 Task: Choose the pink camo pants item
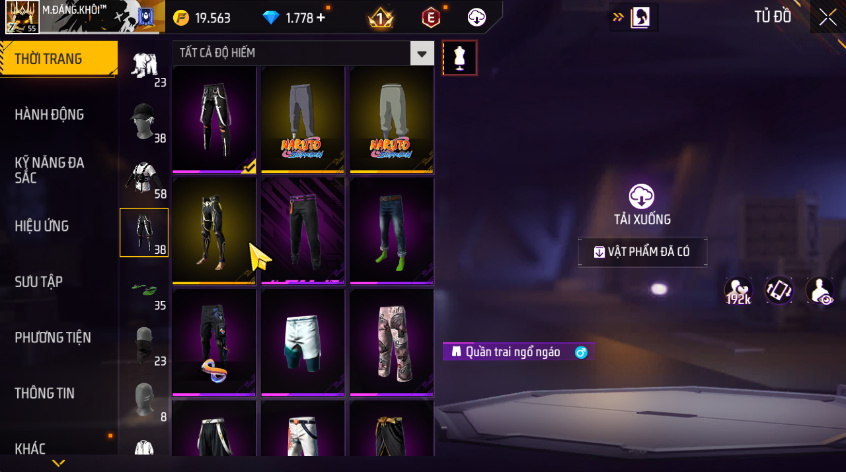pos(391,339)
